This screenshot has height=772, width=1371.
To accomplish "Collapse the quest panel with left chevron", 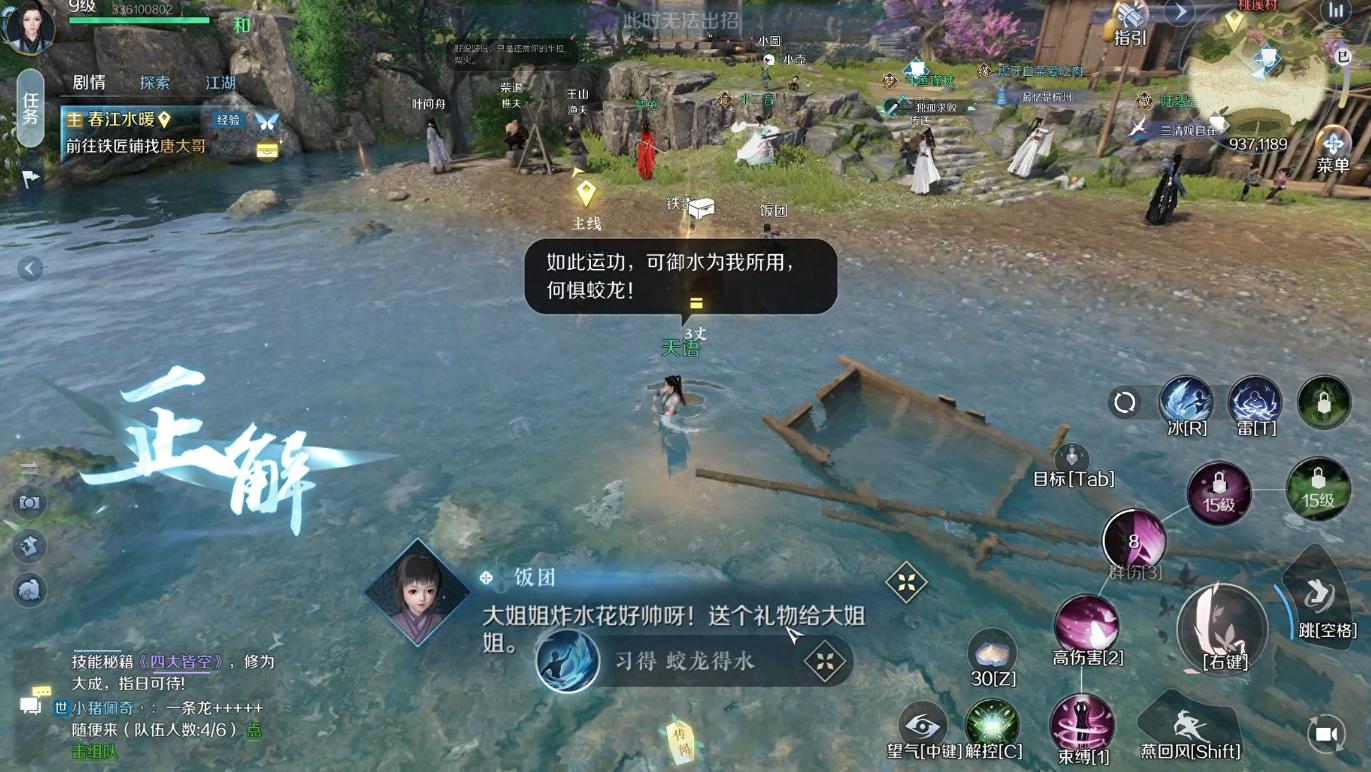I will 28,268.
